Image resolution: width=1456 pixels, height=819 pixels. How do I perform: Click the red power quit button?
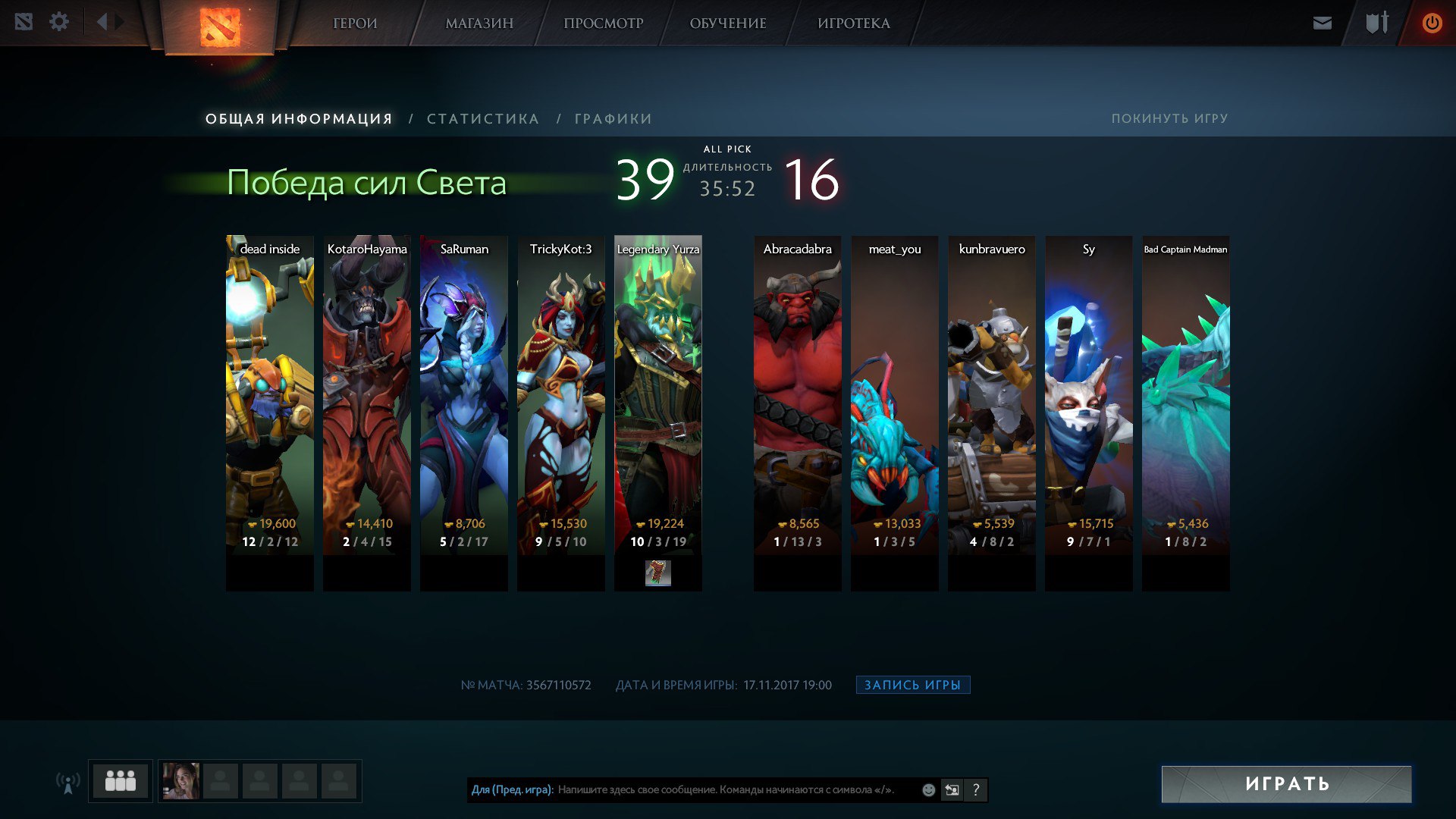(1432, 24)
